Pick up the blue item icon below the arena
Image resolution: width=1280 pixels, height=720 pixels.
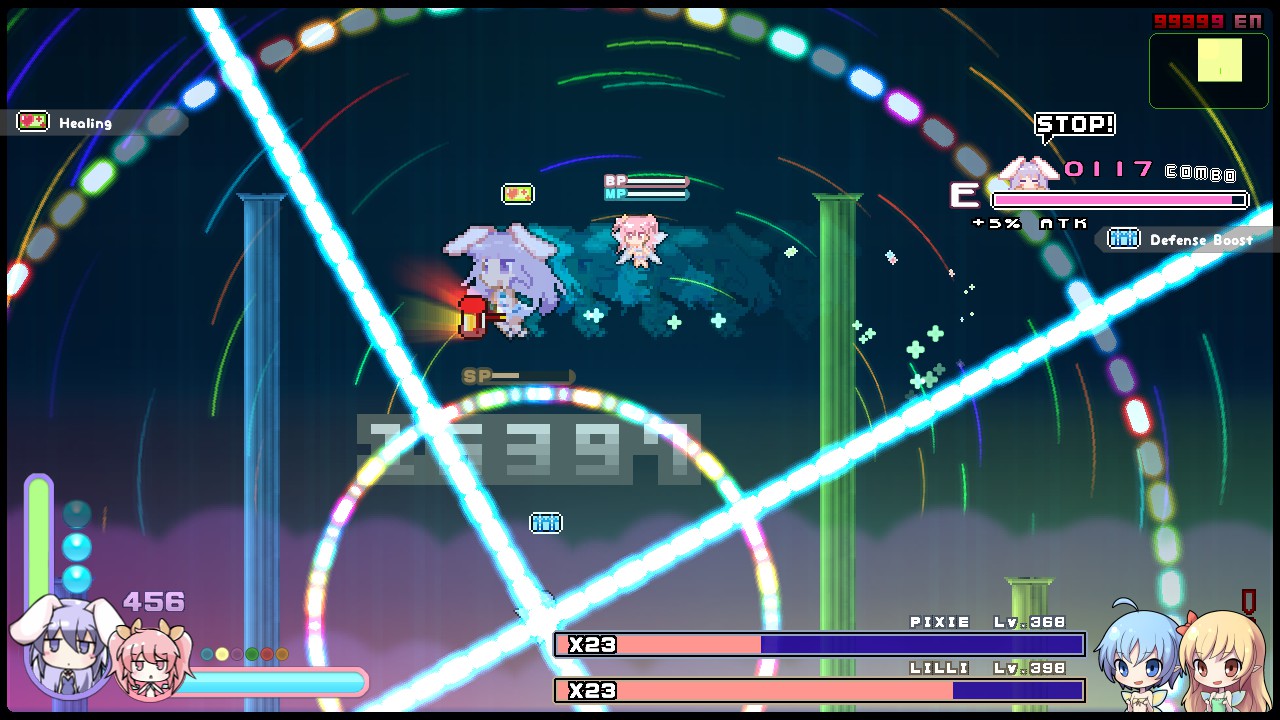tap(546, 522)
